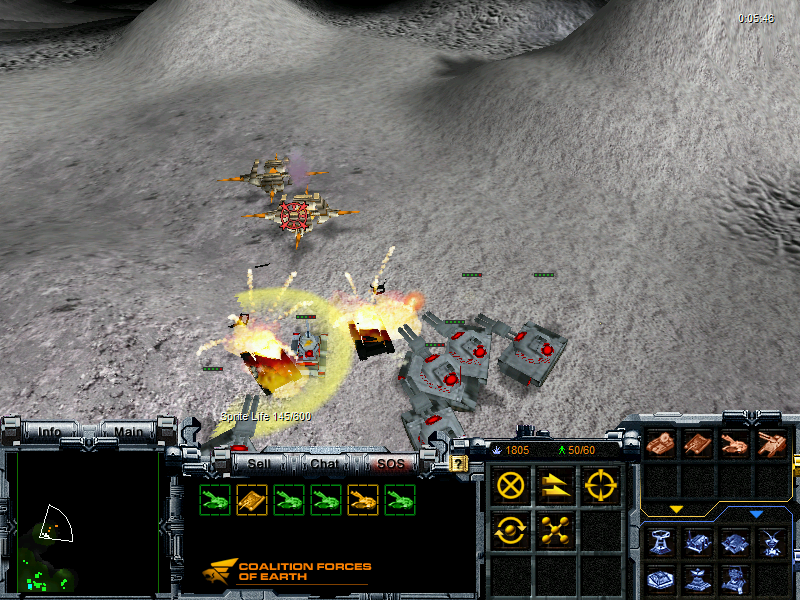Screen dimensions: 800x600
Task: Select the first orange tank build icon
Action: [659, 443]
